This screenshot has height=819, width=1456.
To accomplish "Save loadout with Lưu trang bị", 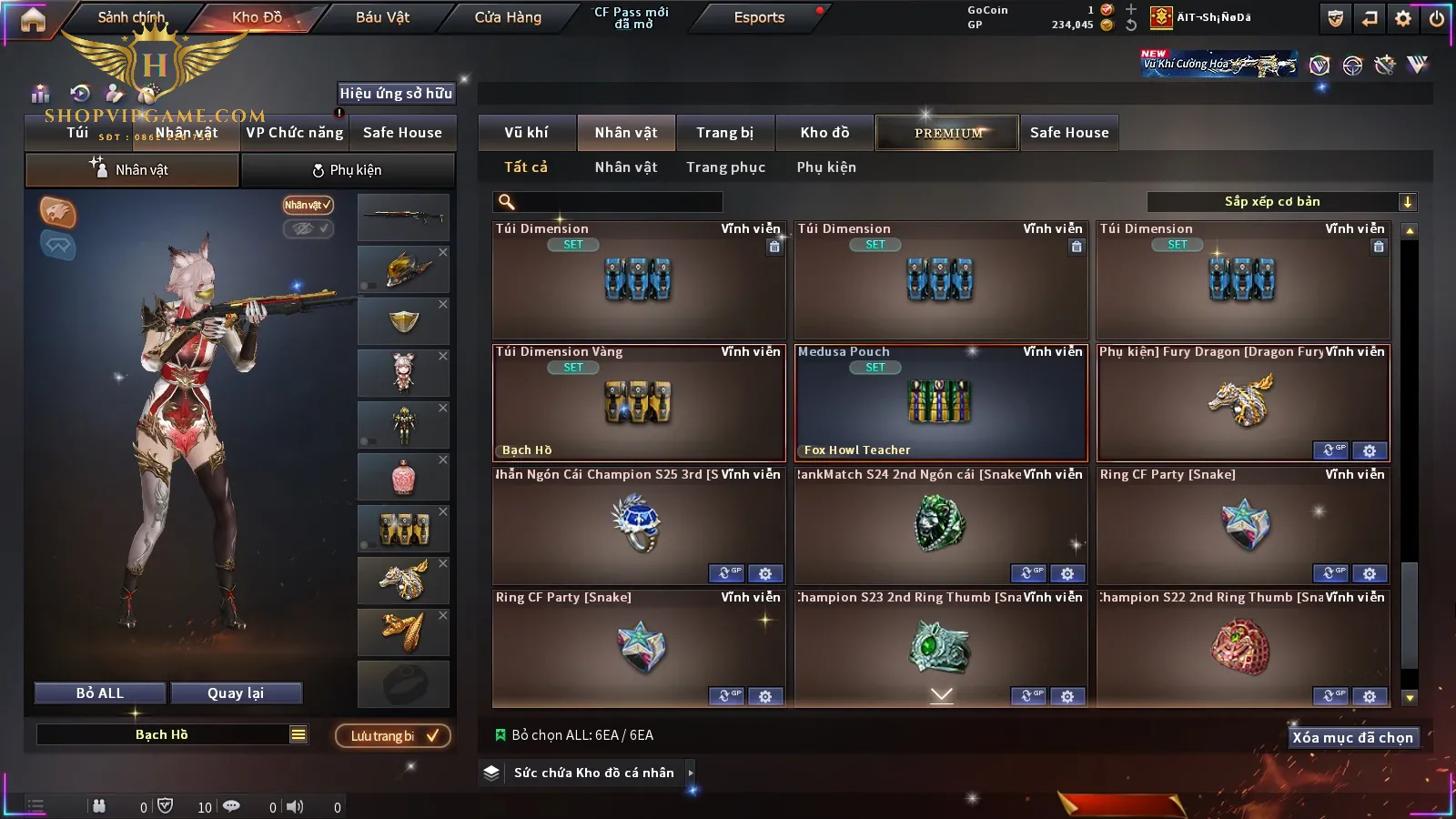I will (393, 736).
